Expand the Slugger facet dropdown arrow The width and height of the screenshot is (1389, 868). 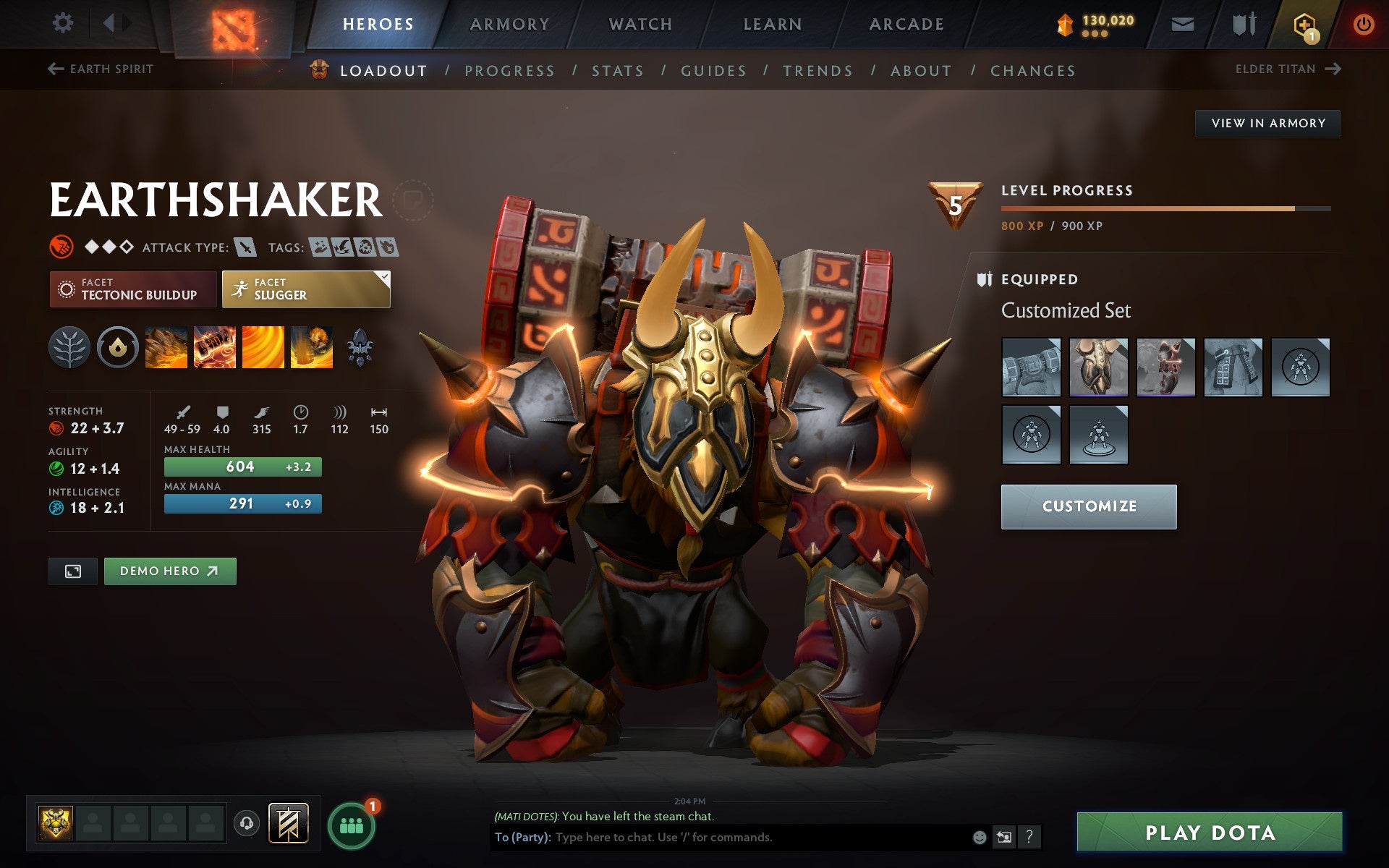click(x=383, y=276)
